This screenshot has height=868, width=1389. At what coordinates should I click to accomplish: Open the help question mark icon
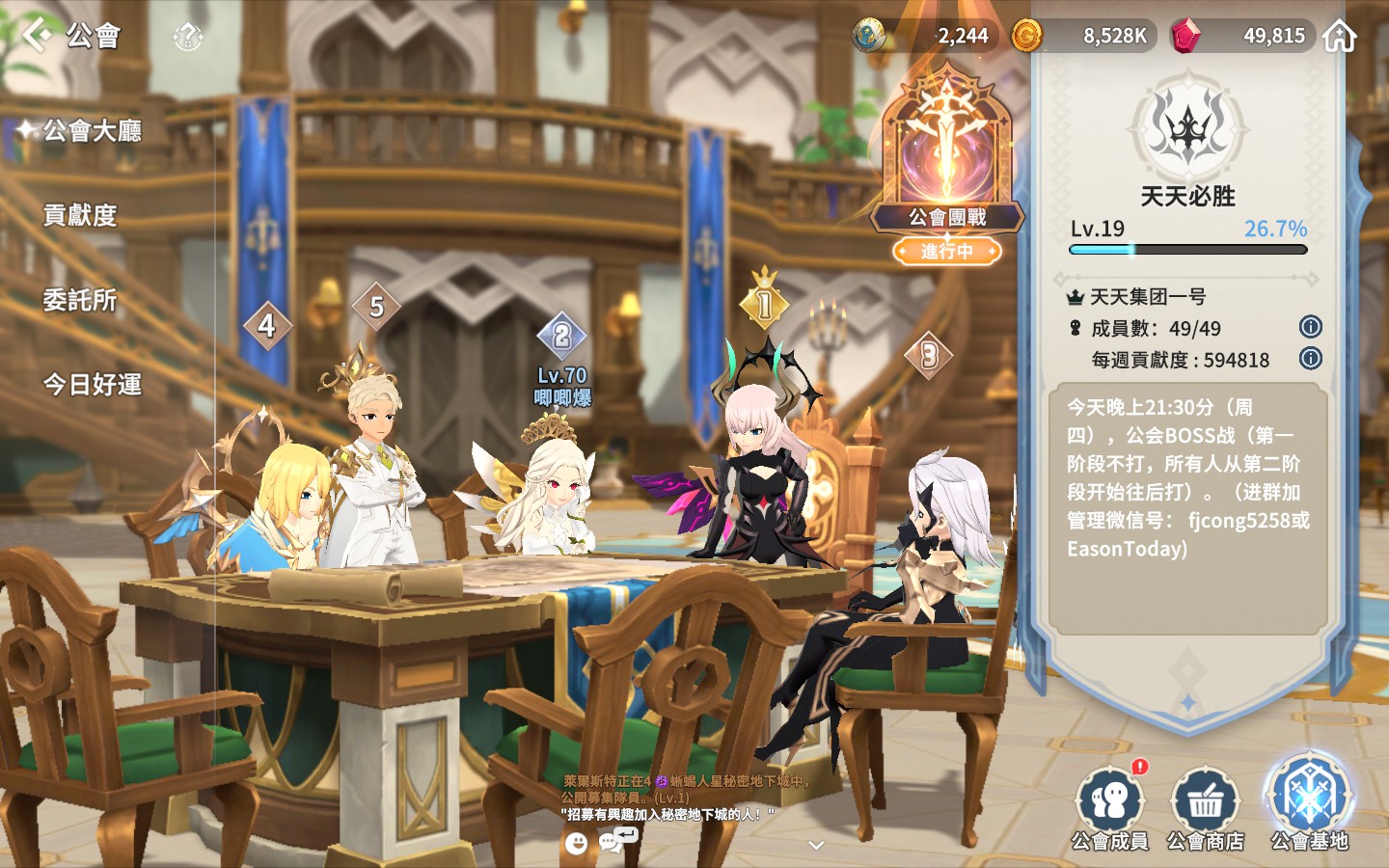click(187, 38)
